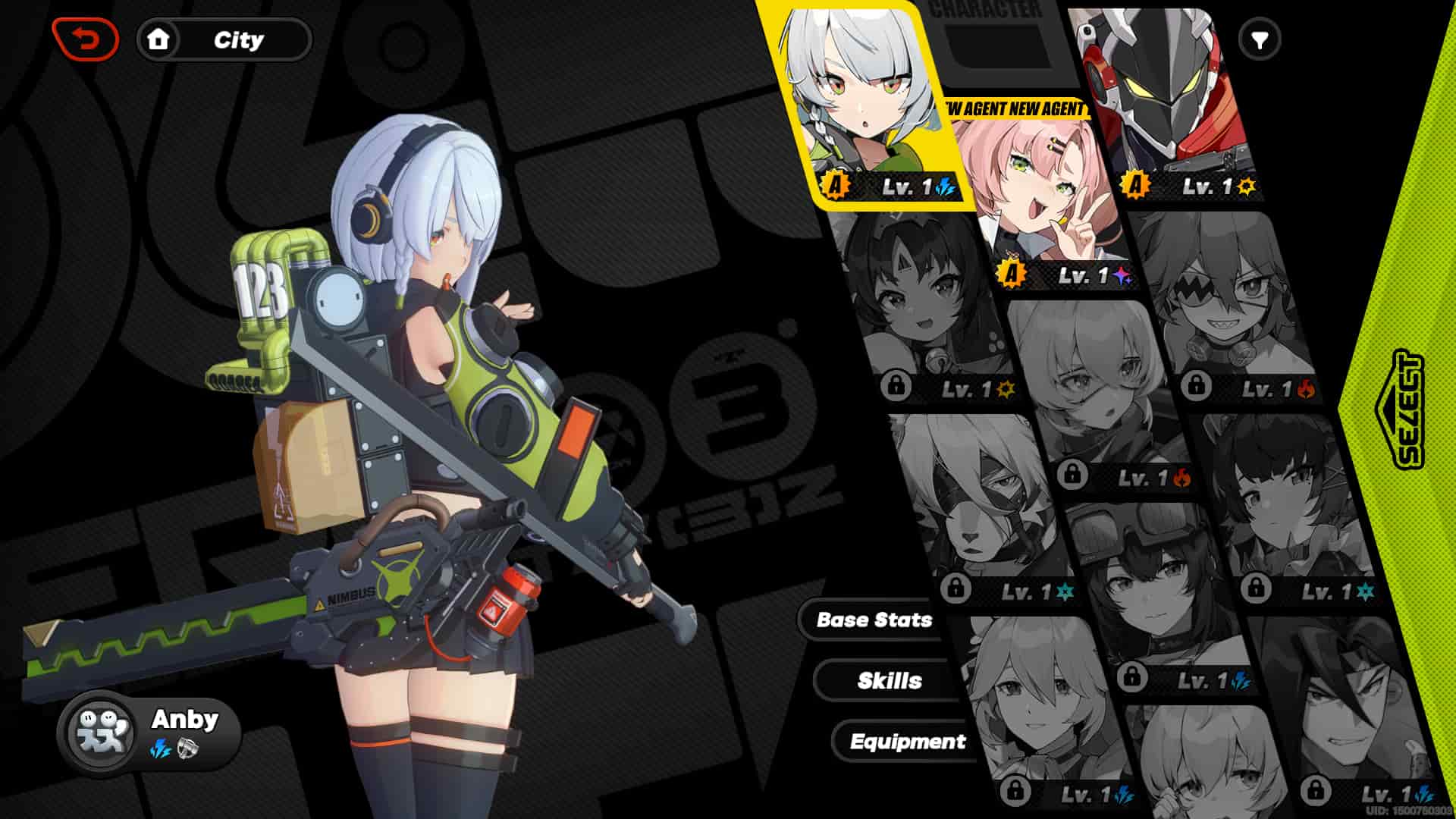1456x819 pixels.
Task: Click the NEW AGENT banner ribbon
Action: coord(1016,110)
